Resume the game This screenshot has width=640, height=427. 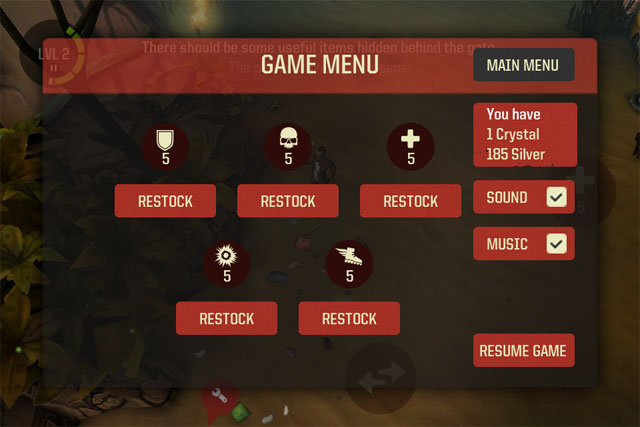coord(523,351)
